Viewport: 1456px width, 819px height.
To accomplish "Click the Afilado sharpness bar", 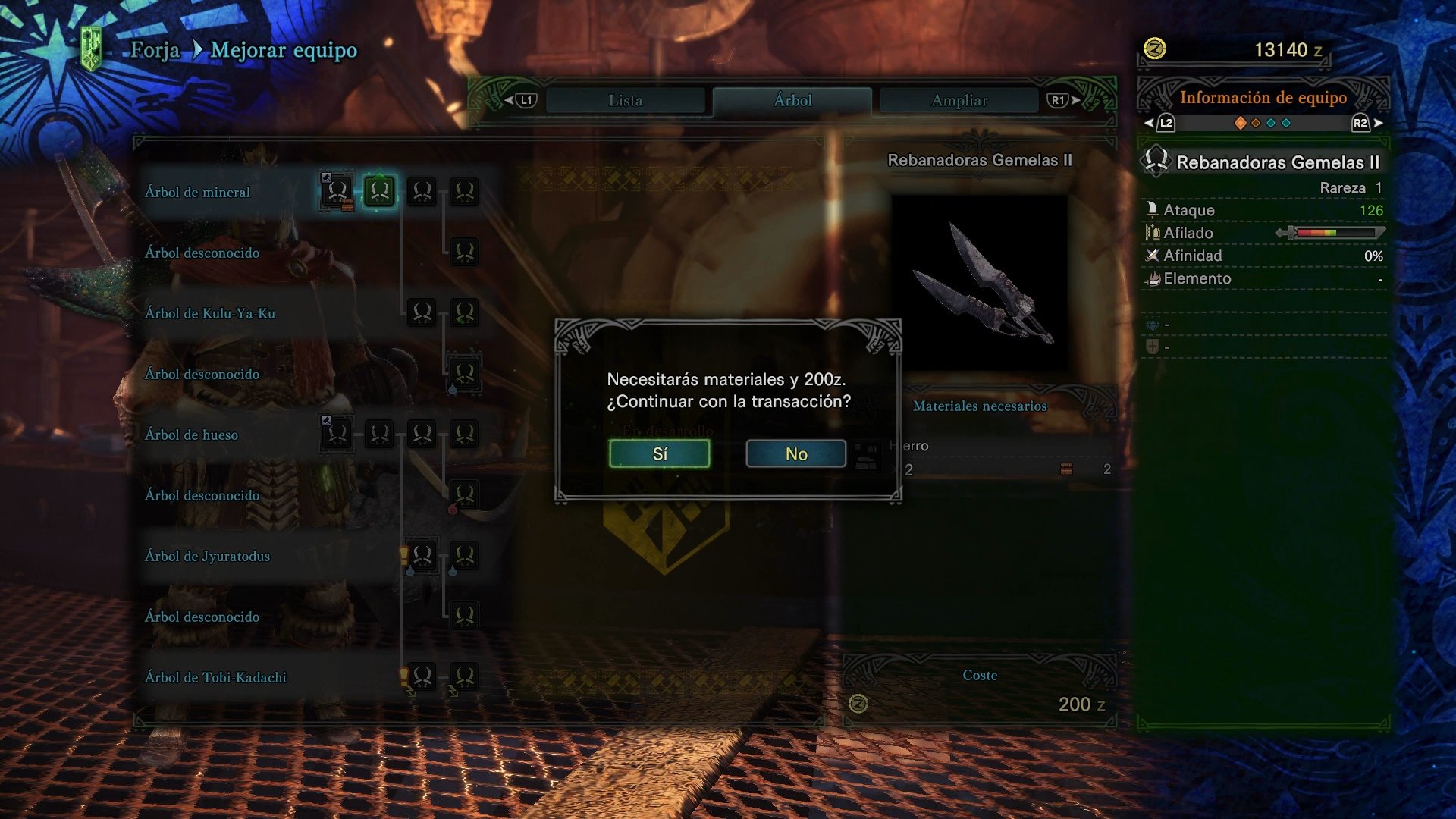I will tap(1340, 233).
